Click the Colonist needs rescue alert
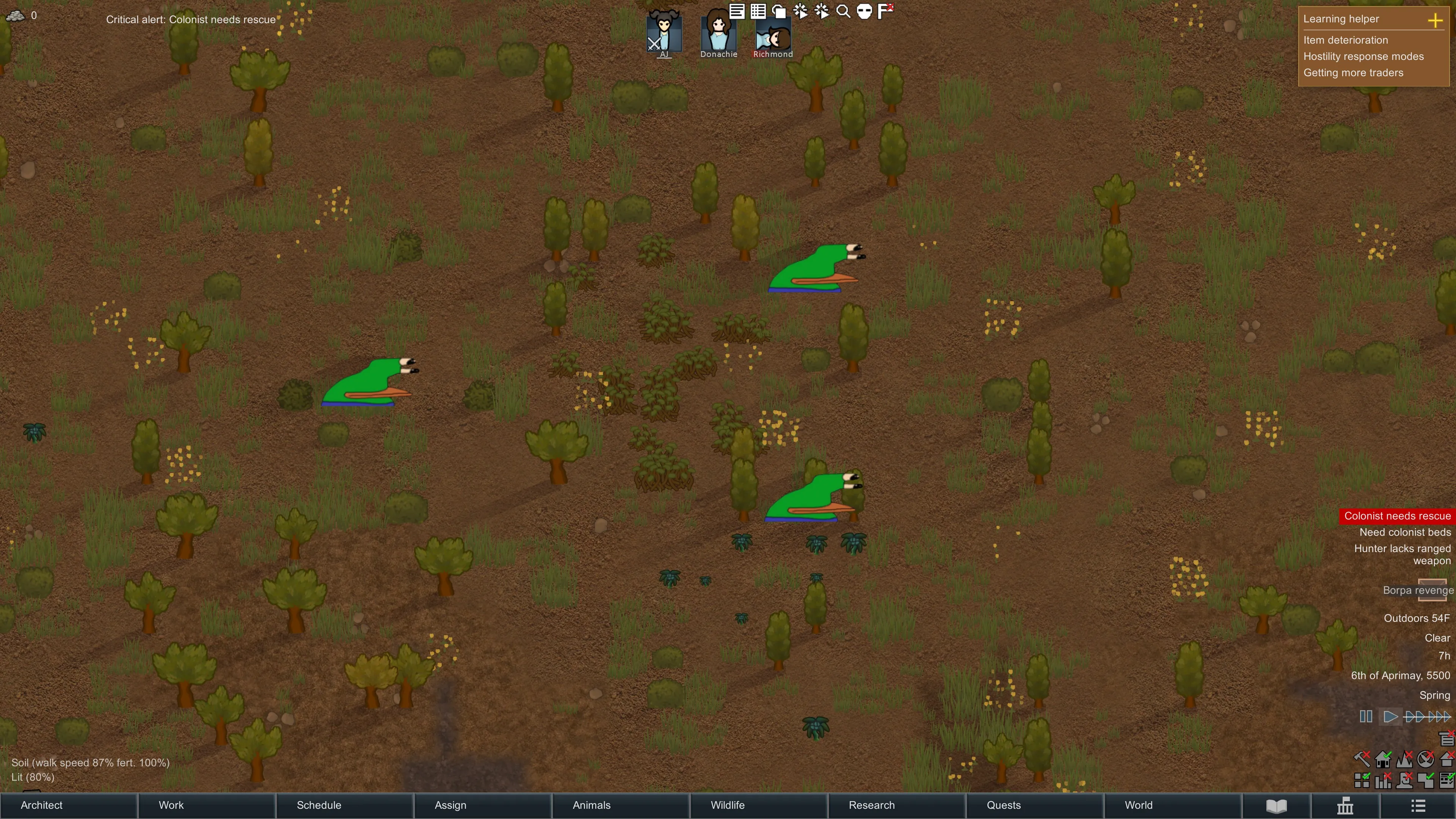 pos(1396,516)
